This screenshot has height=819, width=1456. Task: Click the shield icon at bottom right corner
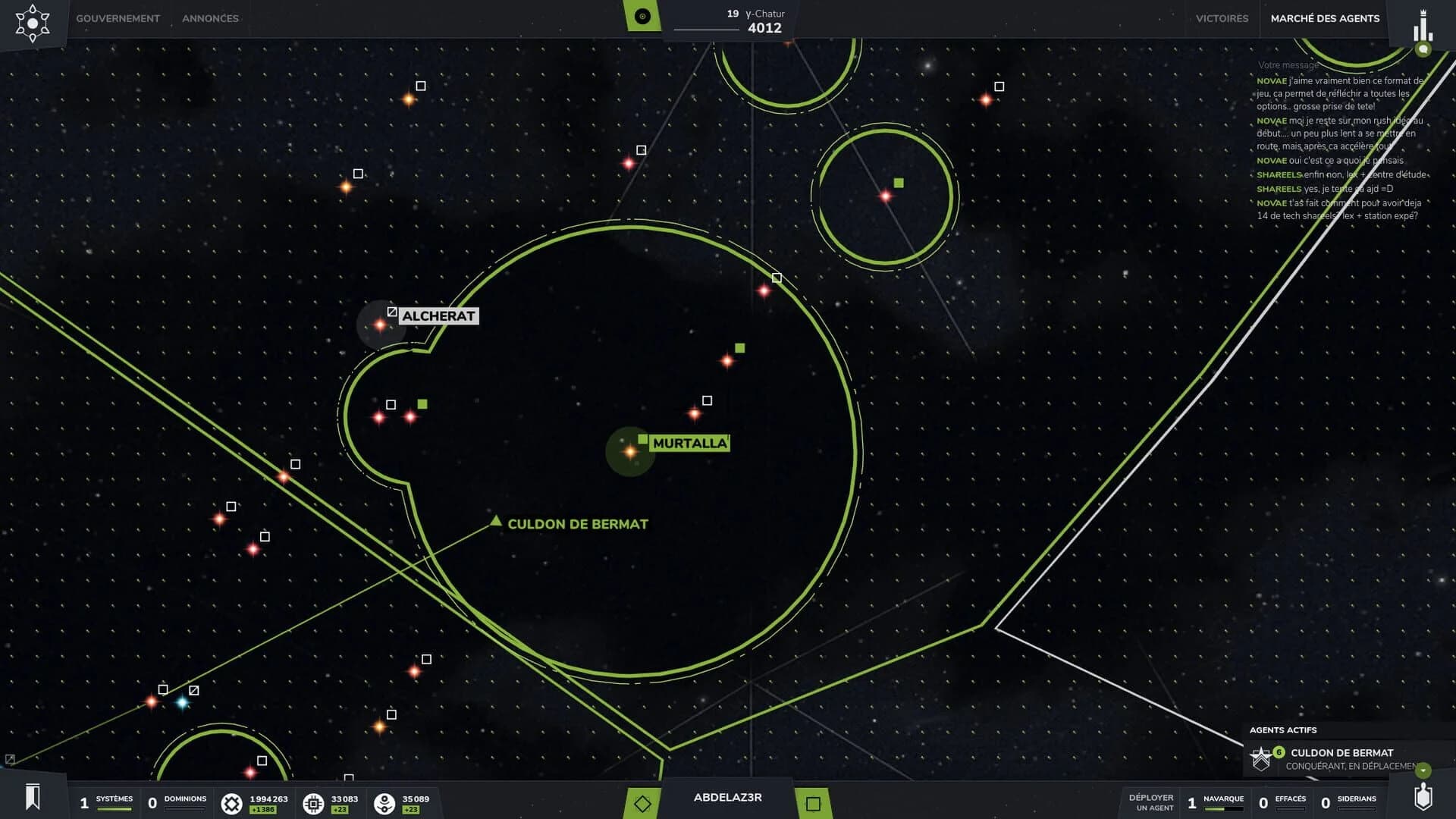pos(1422,798)
